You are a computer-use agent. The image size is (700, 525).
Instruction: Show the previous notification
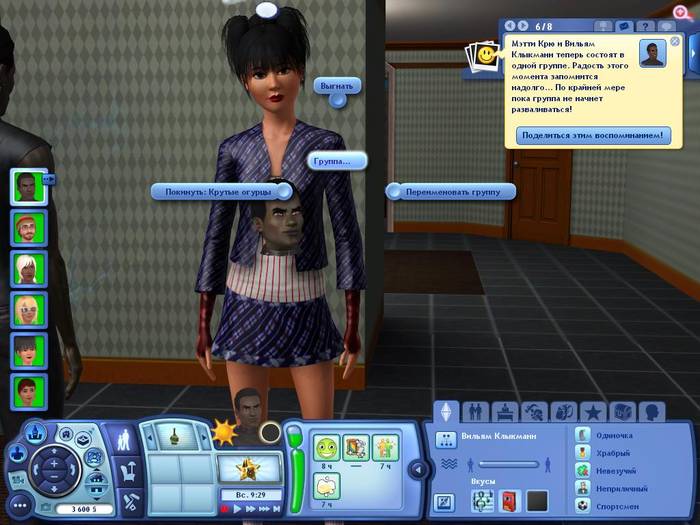click(x=511, y=25)
